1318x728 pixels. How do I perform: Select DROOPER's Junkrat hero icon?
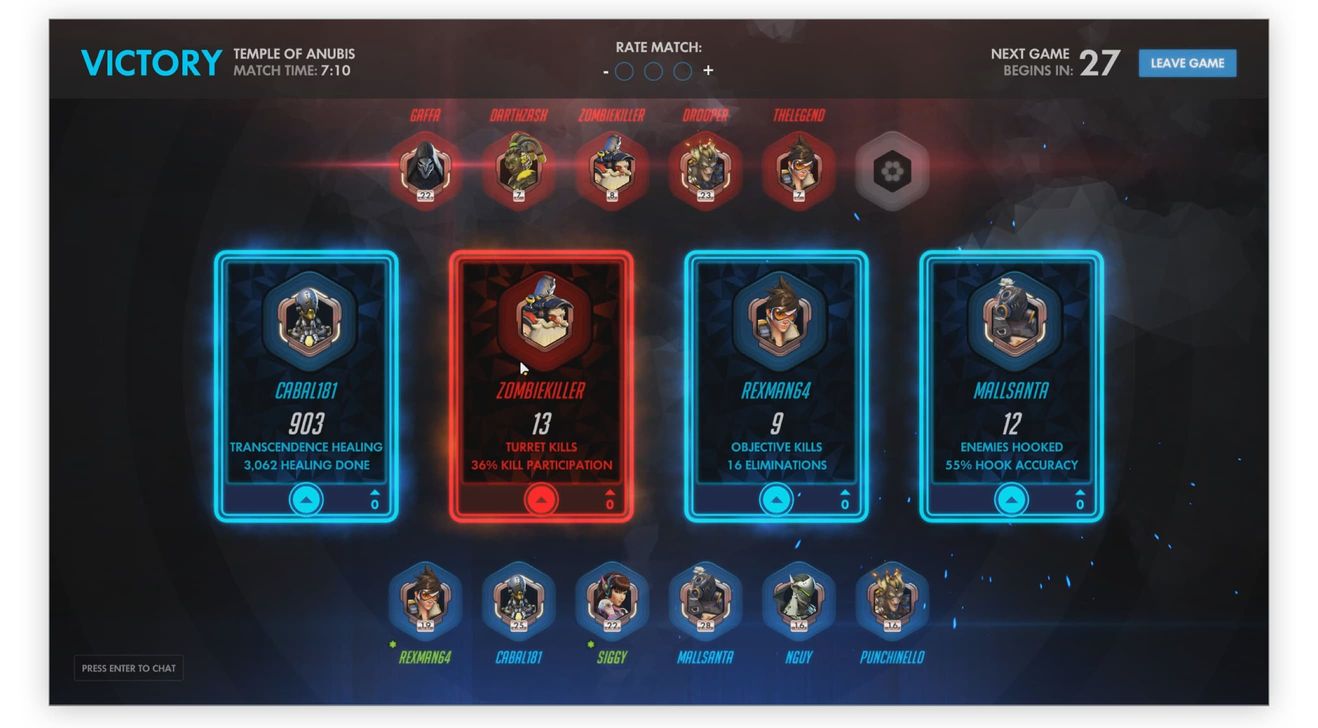705,168
